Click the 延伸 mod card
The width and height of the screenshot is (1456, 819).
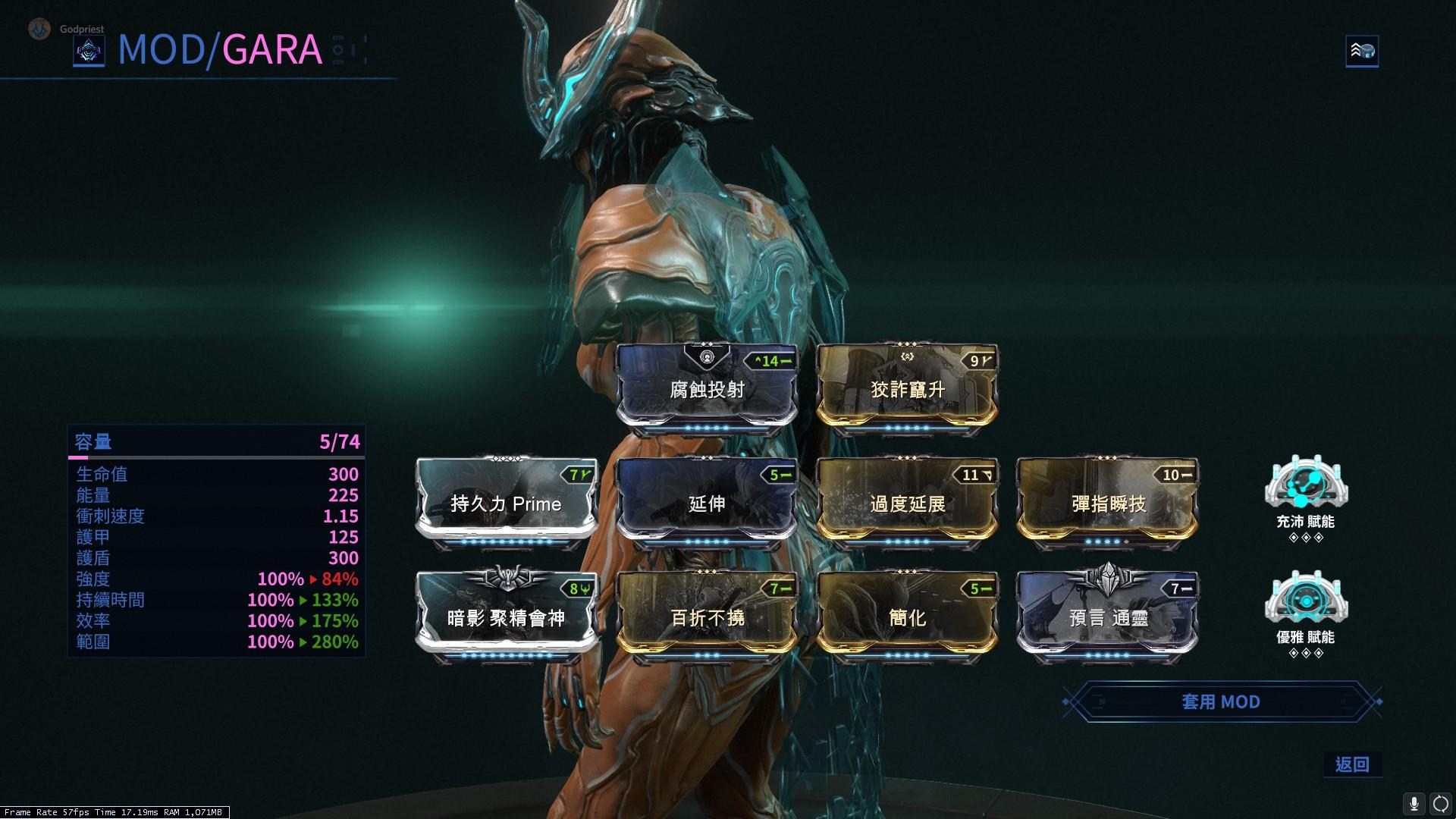707,503
